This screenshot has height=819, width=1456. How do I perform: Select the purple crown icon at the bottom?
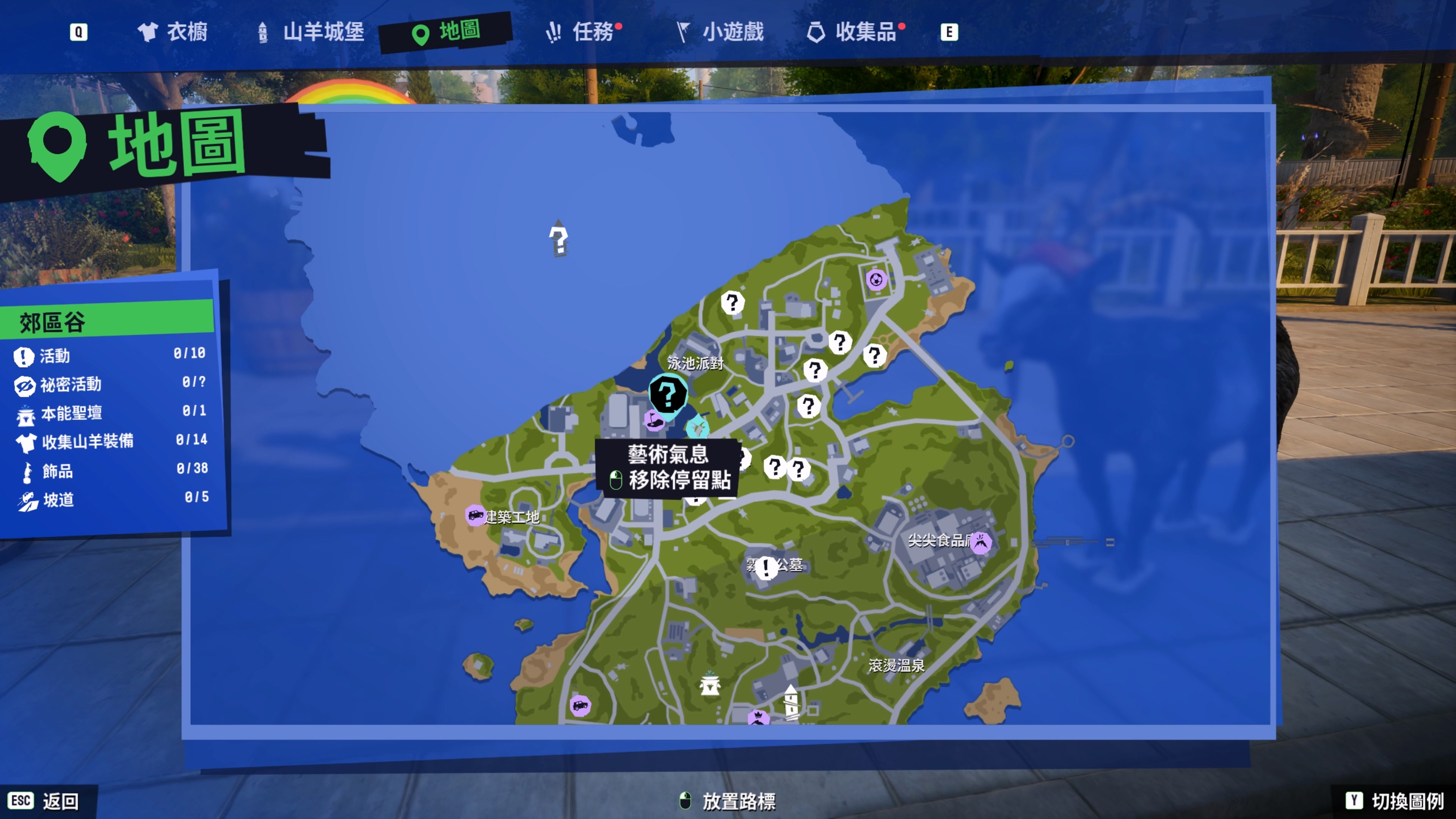[x=758, y=718]
